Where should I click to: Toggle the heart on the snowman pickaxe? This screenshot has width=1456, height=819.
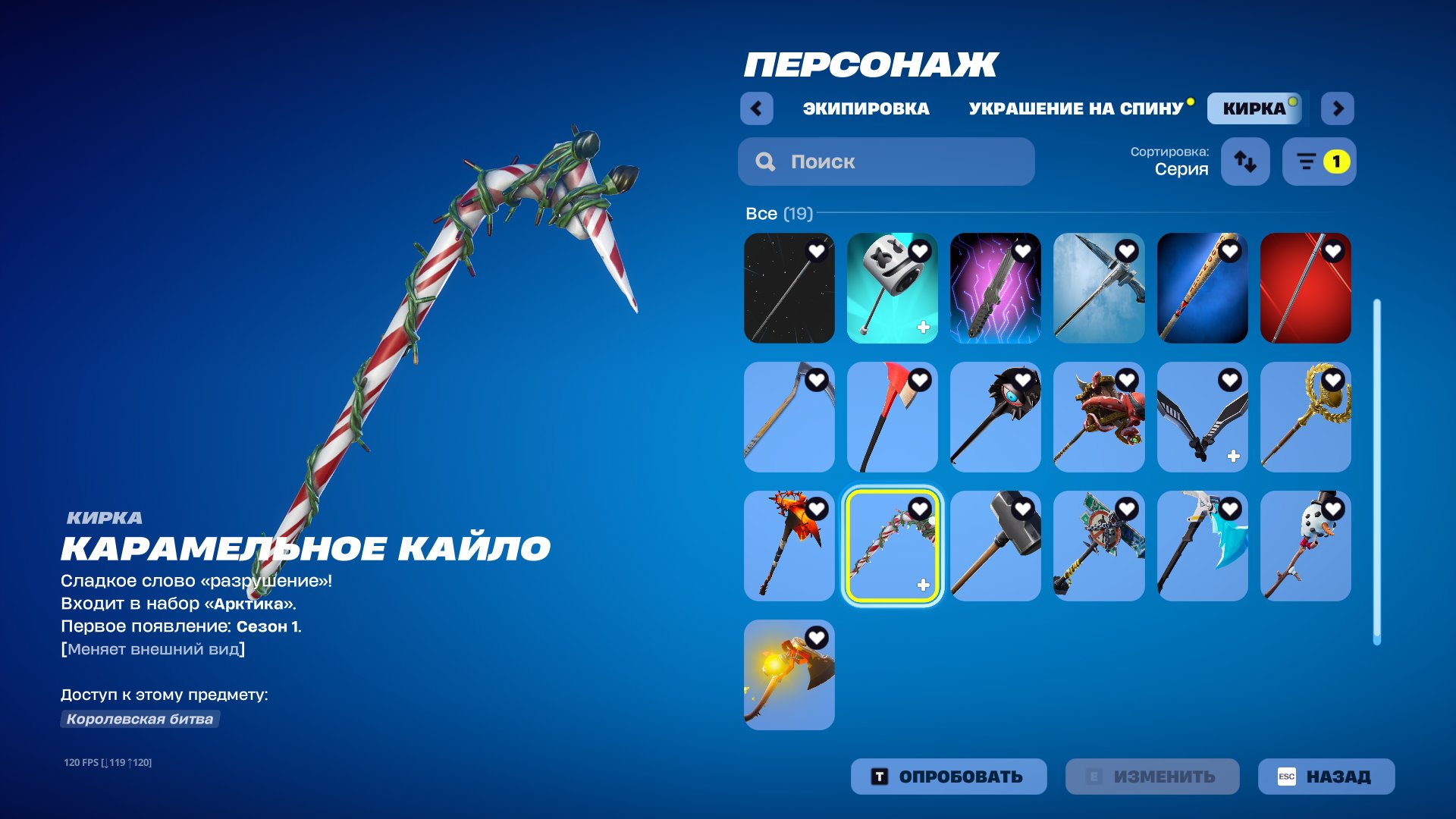click(1335, 510)
